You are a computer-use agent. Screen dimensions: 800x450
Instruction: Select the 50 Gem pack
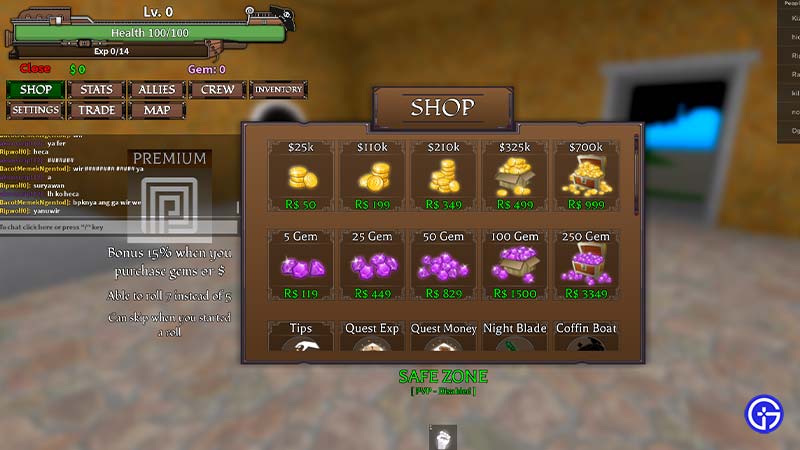tap(443, 266)
